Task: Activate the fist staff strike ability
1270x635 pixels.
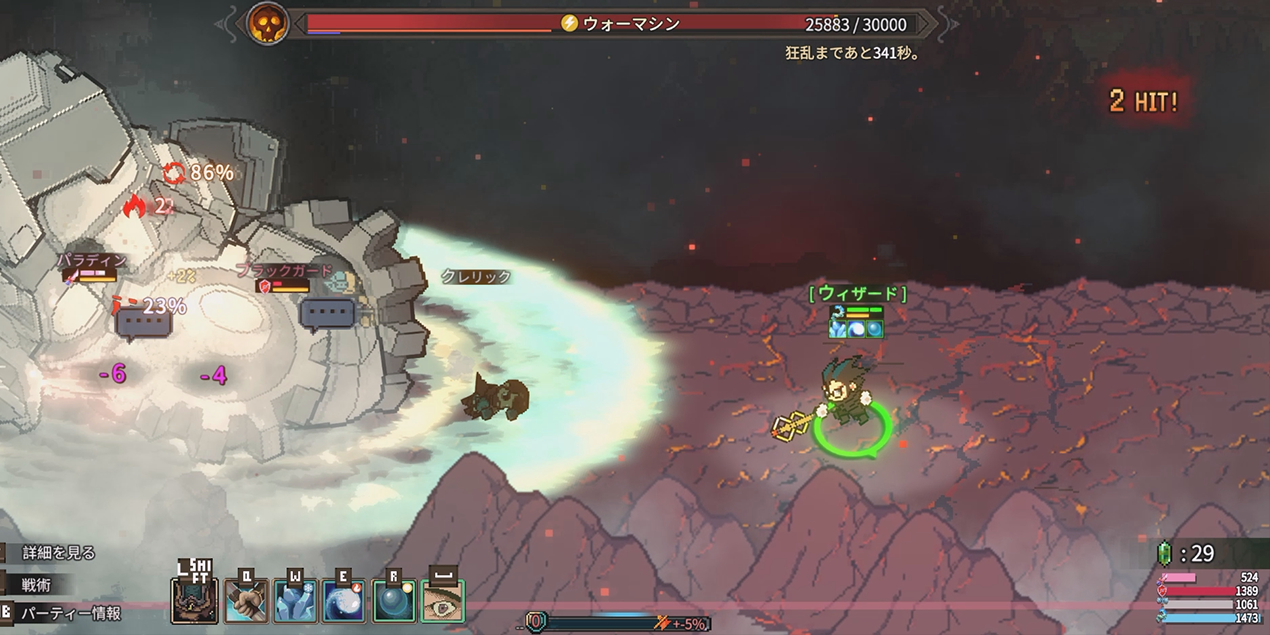Action: (x=246, y=601)
